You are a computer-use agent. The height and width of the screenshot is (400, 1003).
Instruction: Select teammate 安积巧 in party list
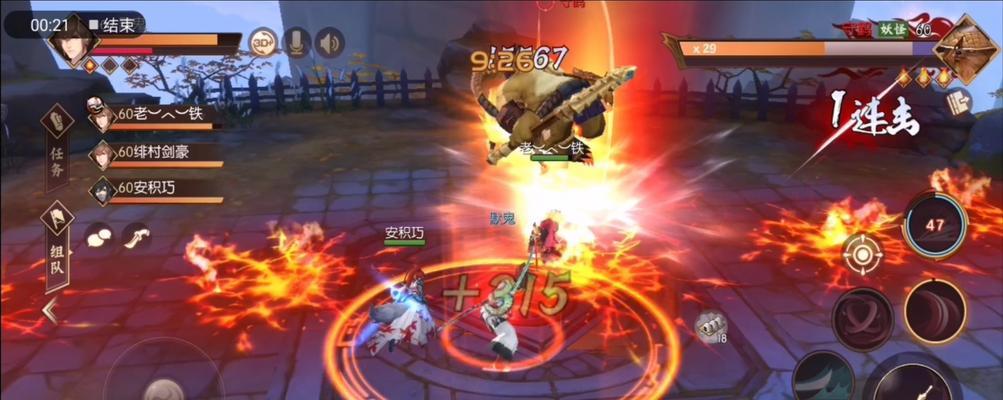[155, 188]
